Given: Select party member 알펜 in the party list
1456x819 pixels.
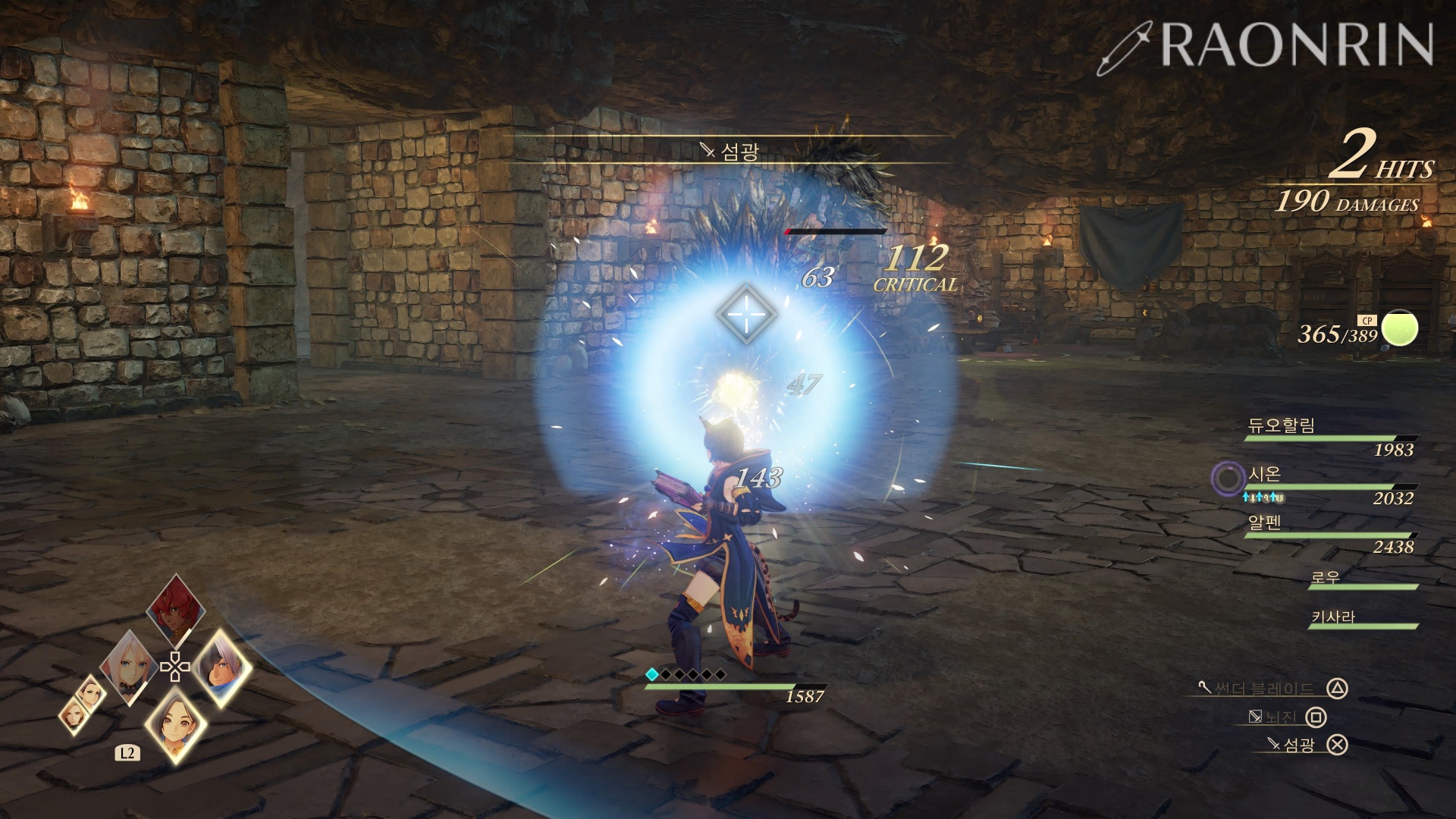Looking at the screenshot, I should click(x=1265, y=522).
